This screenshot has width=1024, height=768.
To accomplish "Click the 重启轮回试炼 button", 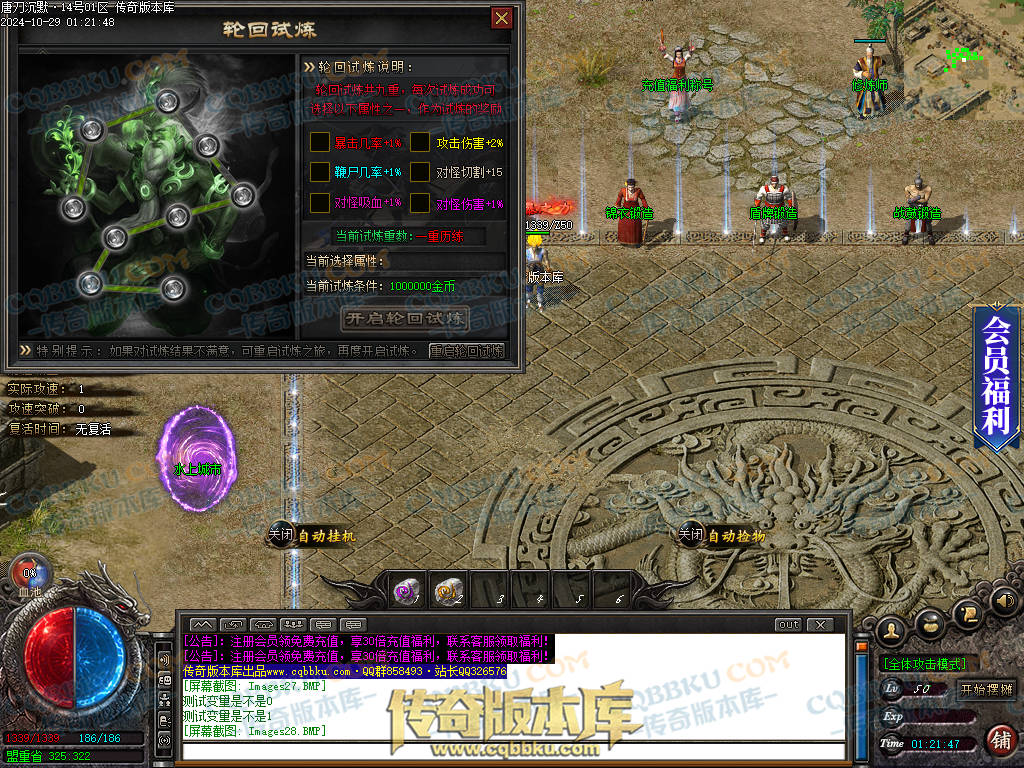I will pyautogui.click(x=466, y=351).
